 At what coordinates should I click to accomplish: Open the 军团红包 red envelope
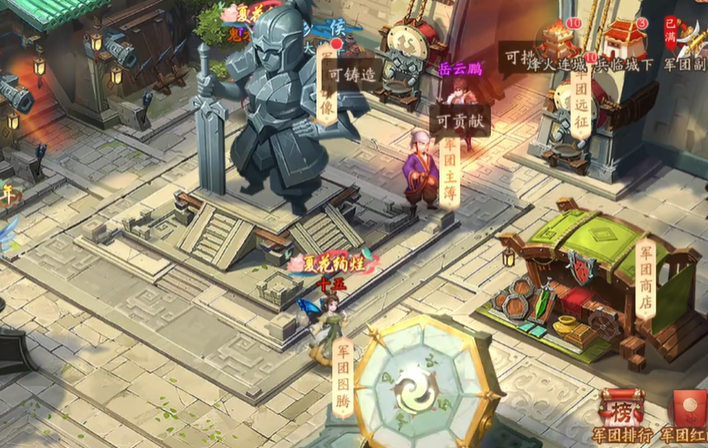689,411
